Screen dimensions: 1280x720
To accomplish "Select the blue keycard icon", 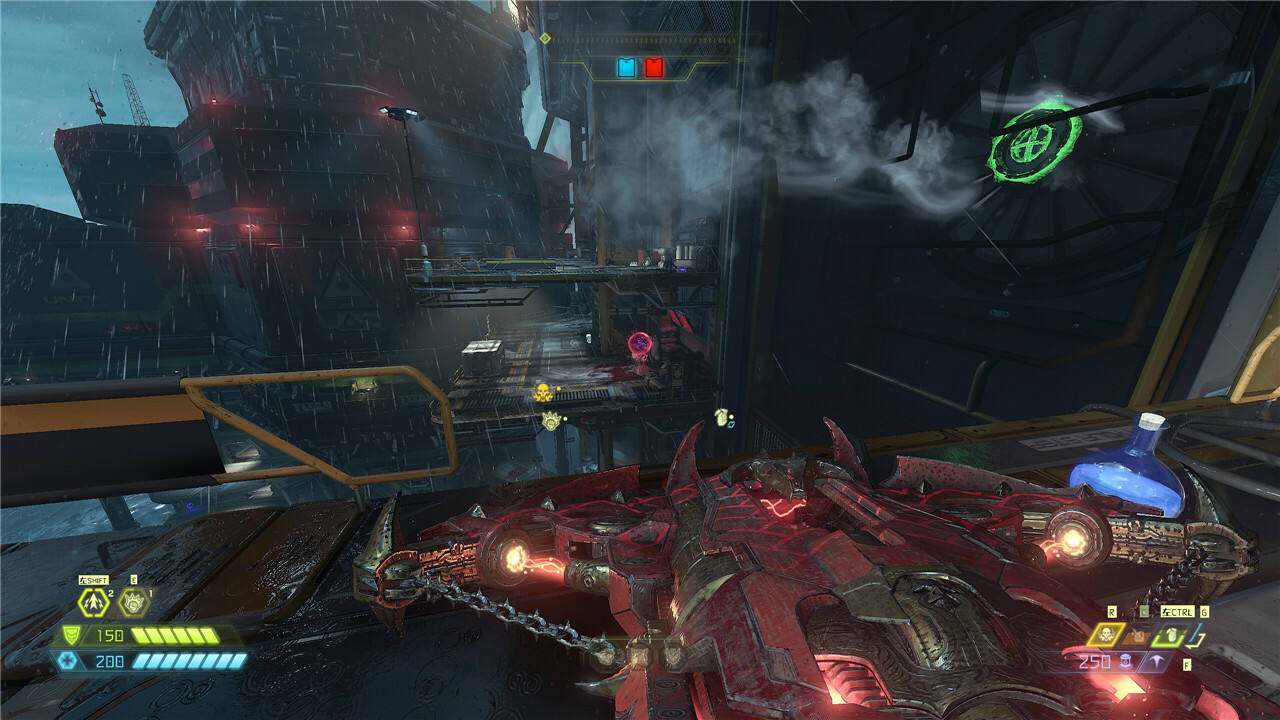I will [x=627, y=68].
